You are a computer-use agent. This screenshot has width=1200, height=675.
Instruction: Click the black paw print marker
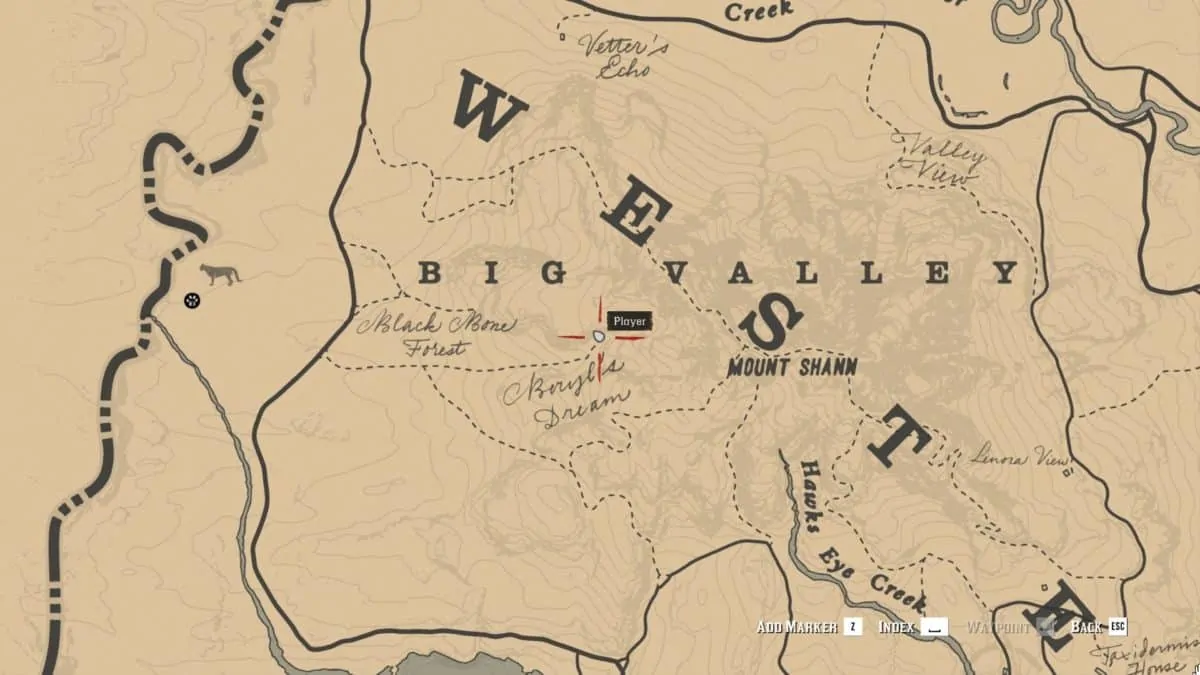click(192, 299)
